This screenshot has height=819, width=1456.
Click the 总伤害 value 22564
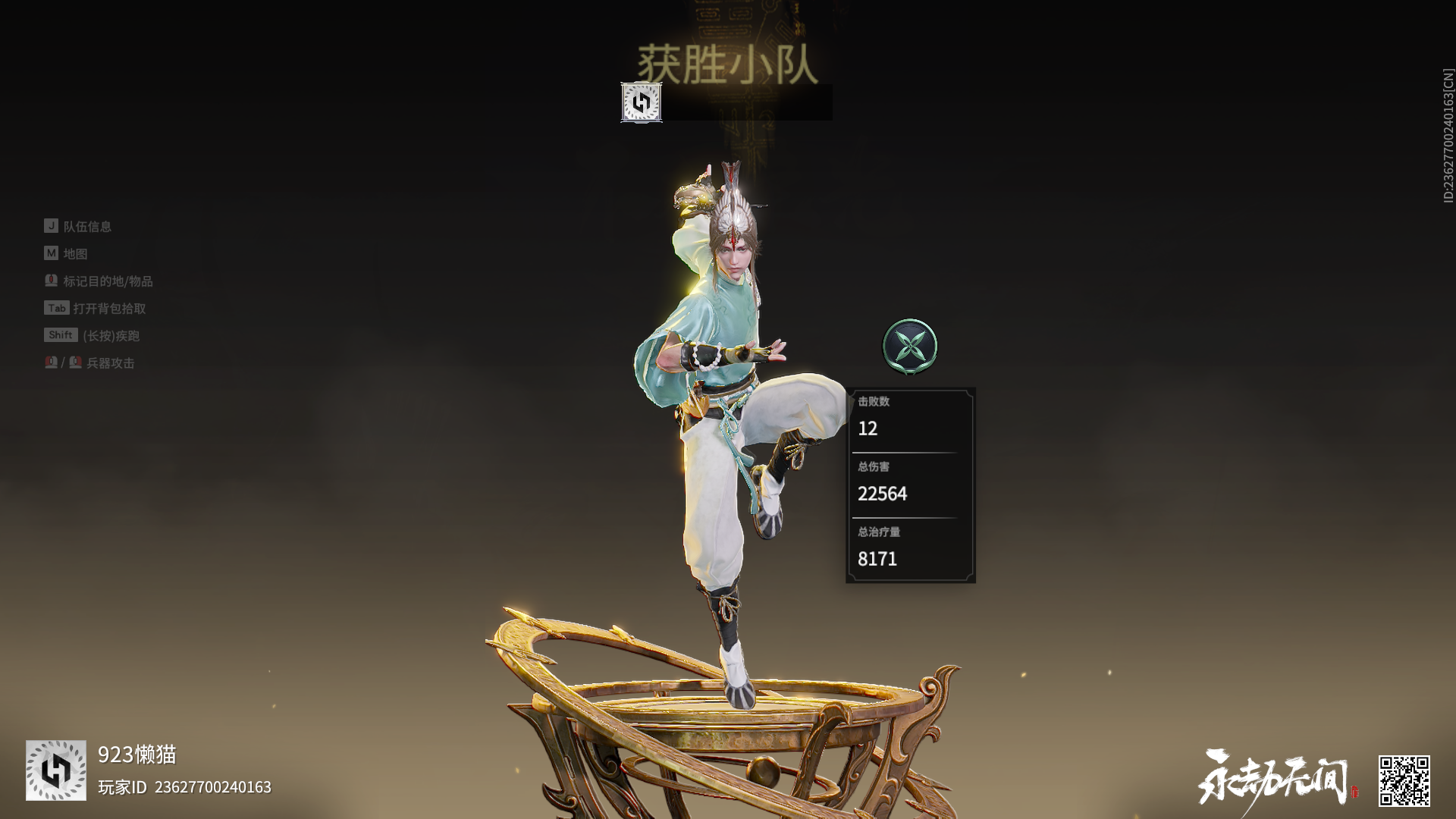click(883, 494)
